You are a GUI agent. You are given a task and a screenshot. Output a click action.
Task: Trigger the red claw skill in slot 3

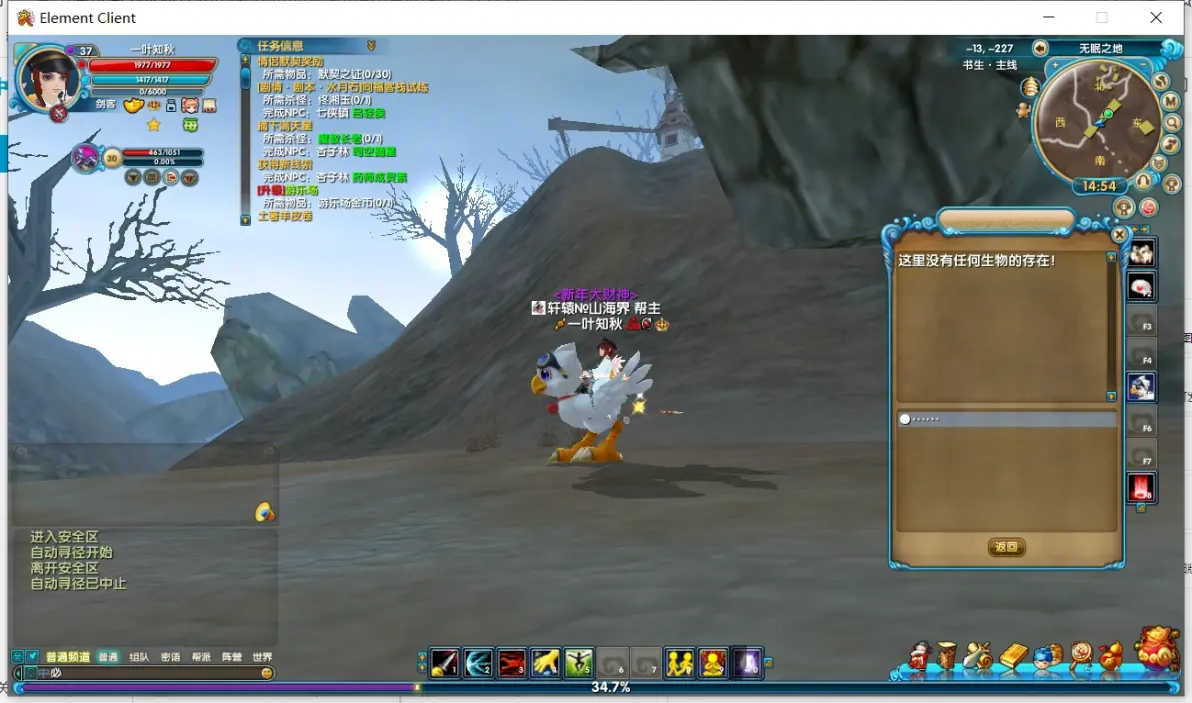(x=512, y=663)
